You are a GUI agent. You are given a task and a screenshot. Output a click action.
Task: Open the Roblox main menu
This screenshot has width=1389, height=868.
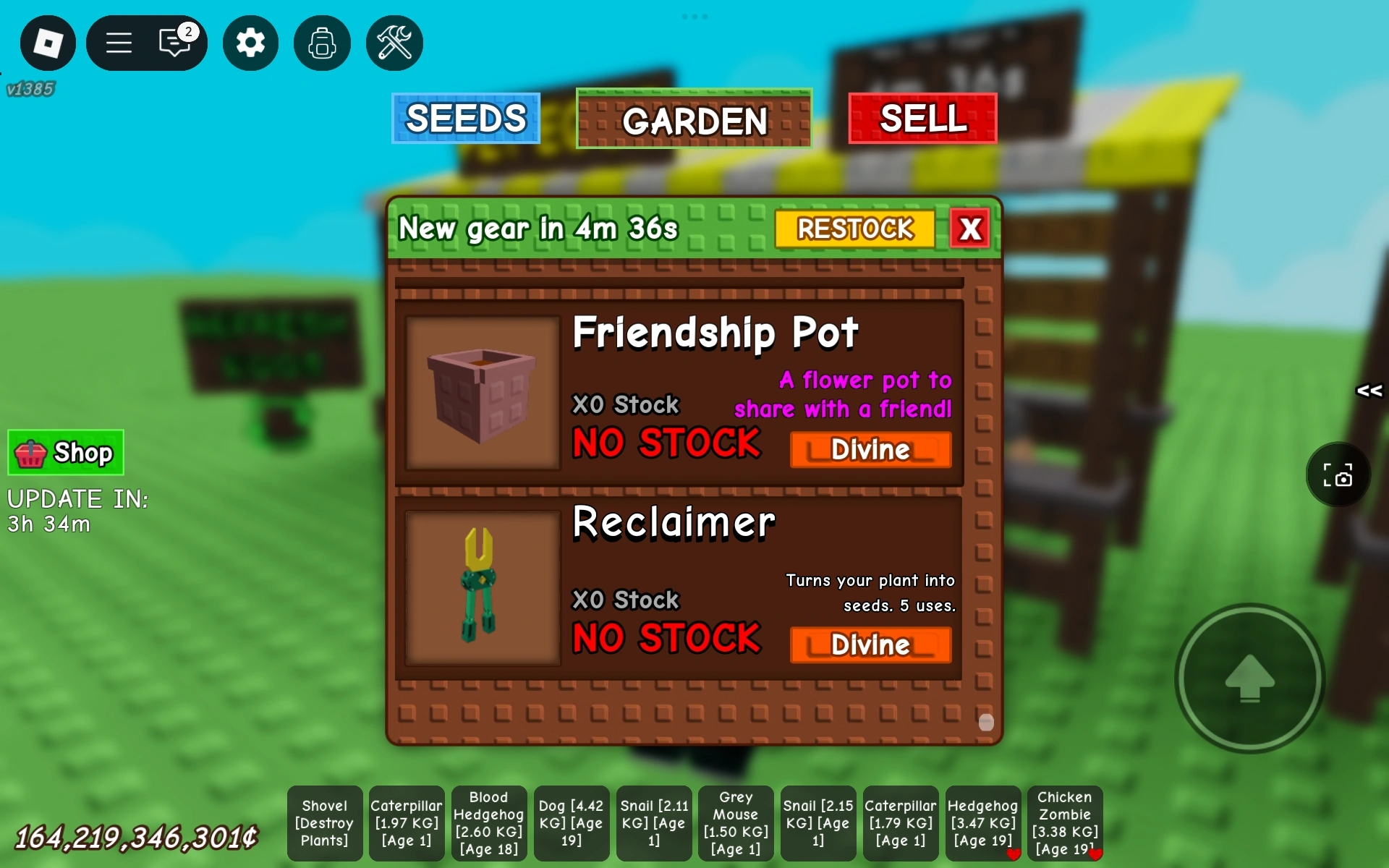[119, 43]
